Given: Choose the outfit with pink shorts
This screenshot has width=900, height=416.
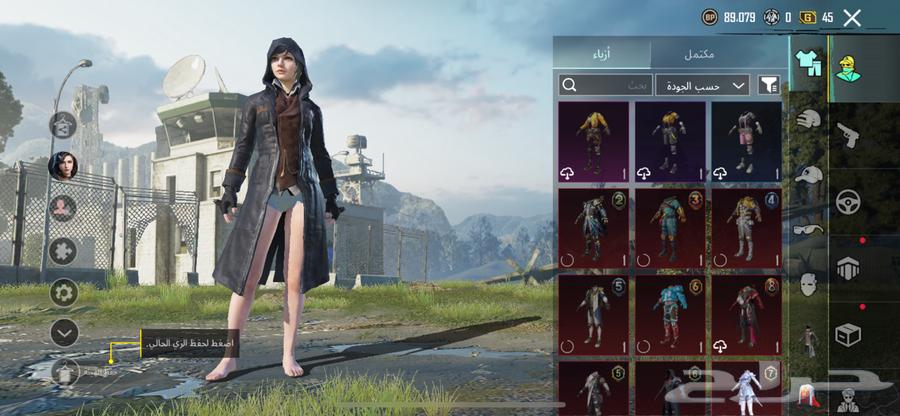Looking at the screenshot, I should click(x=746, y=141).
